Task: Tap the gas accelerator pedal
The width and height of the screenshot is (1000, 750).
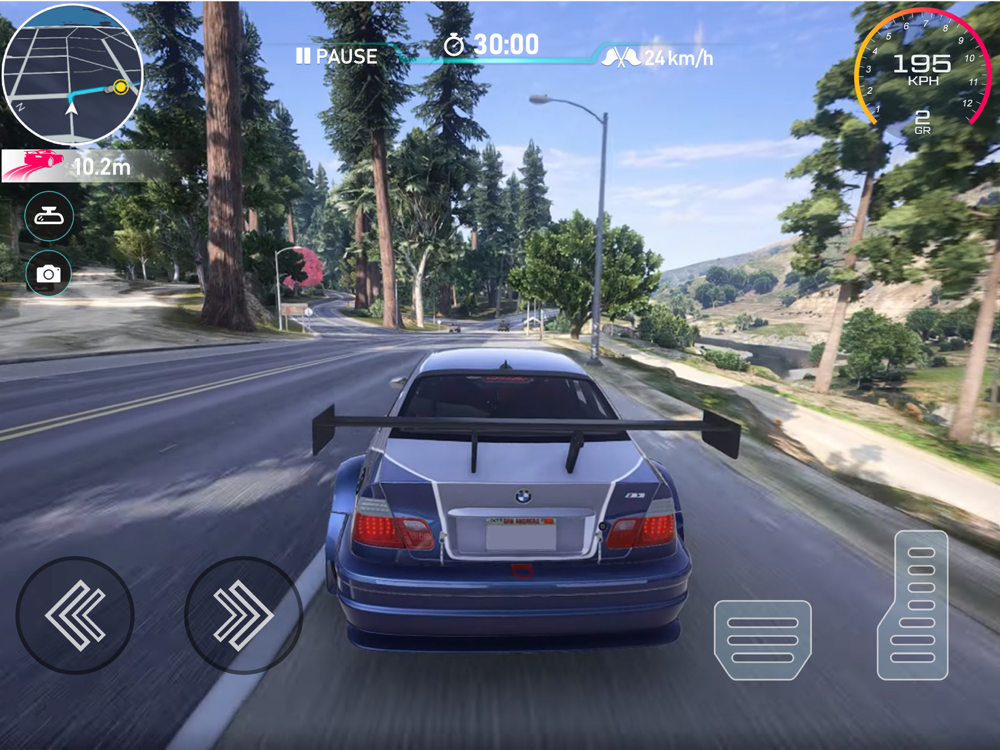Action: [x=912, y=605]
